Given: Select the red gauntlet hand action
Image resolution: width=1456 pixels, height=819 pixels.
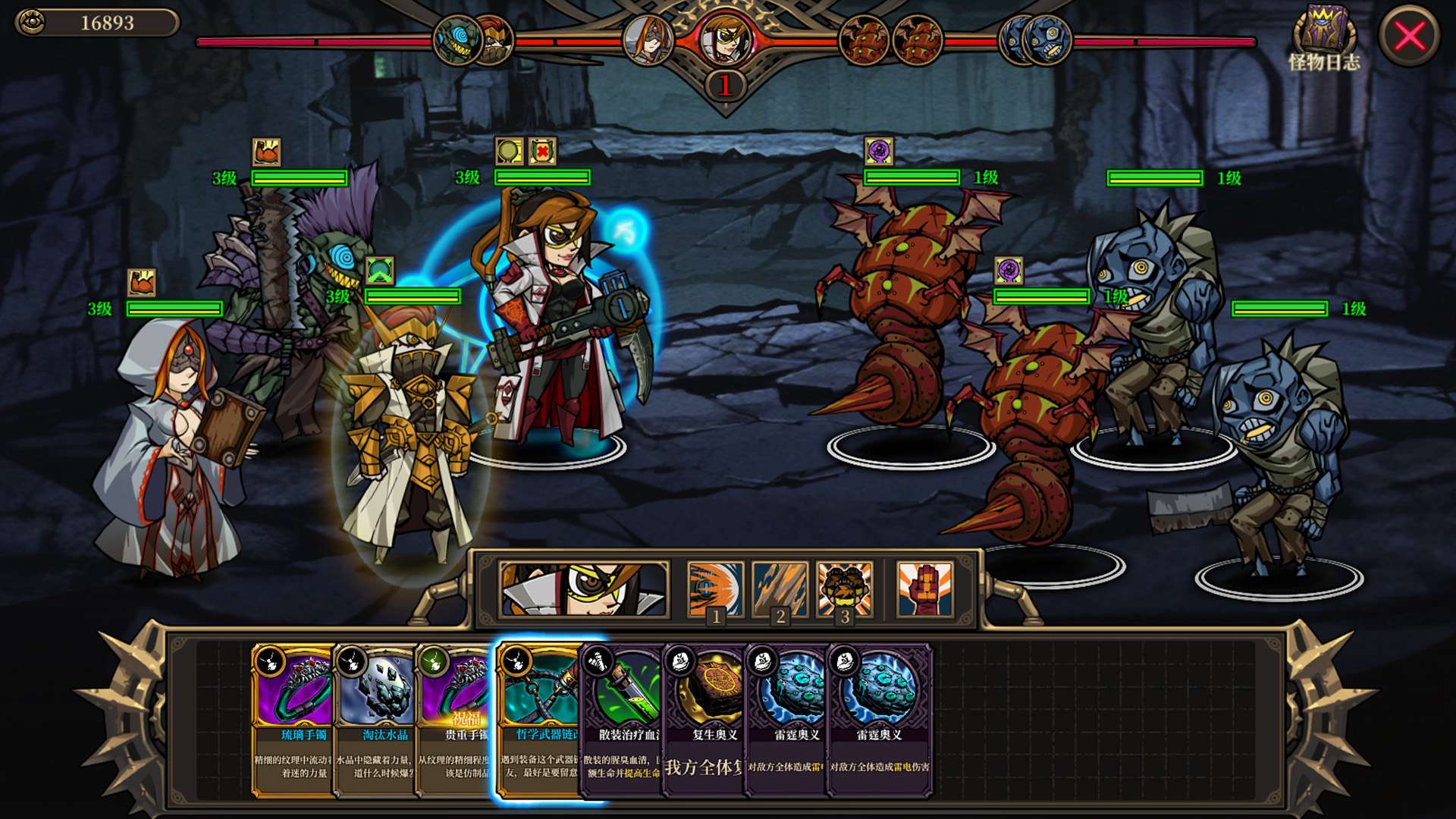Looking at the screenshot, I should [924, 589].
